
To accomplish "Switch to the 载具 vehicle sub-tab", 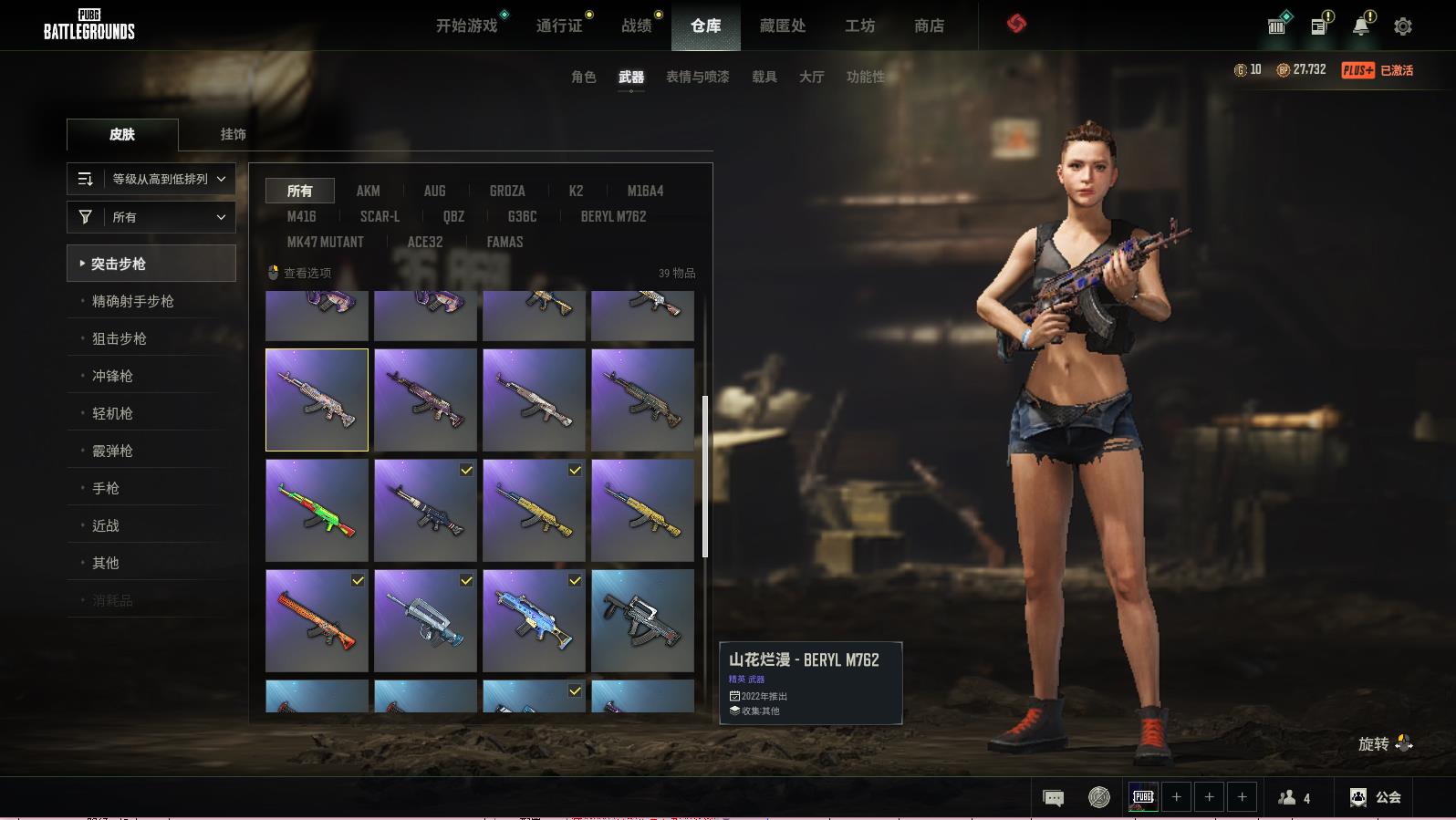I will click(x=764, y=77).
